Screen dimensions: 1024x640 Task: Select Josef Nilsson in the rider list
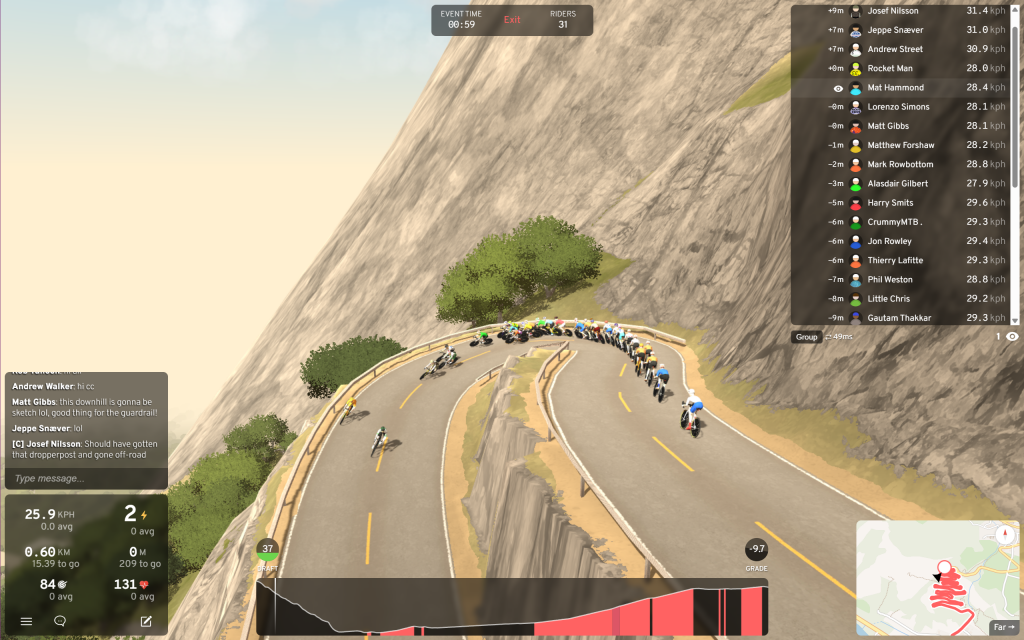(x=895, y=11)
